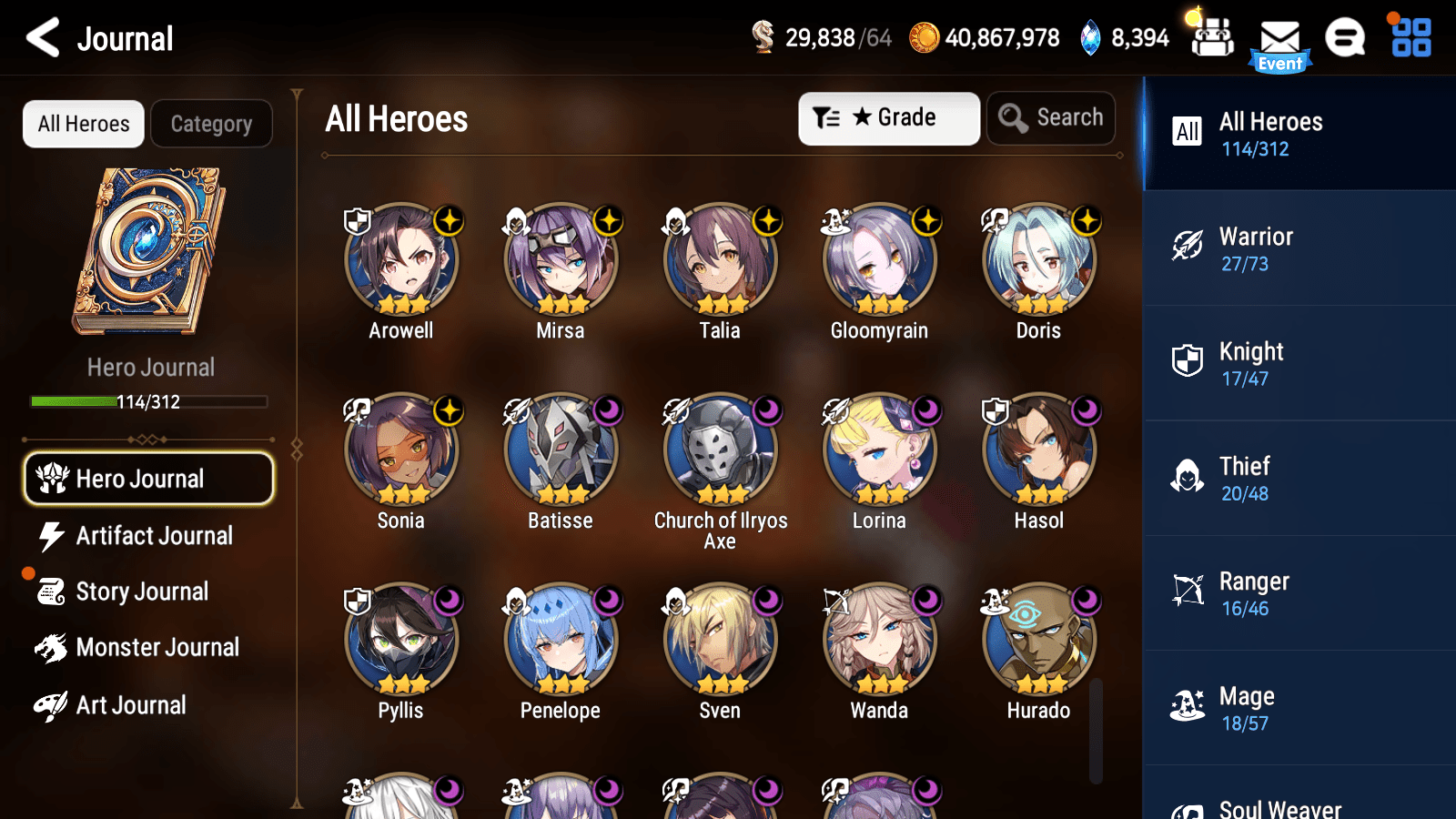Screen dimensions: 1456x819
Task: Select the Hero Journal menu entry
Action: [x=148, y=478]
